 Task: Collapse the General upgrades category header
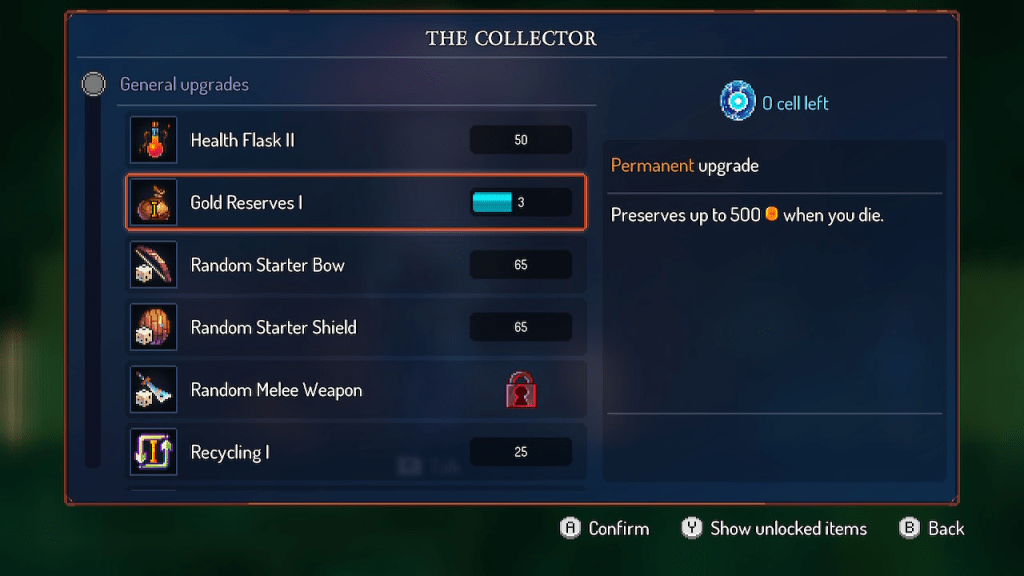click(x=184, y=85)
